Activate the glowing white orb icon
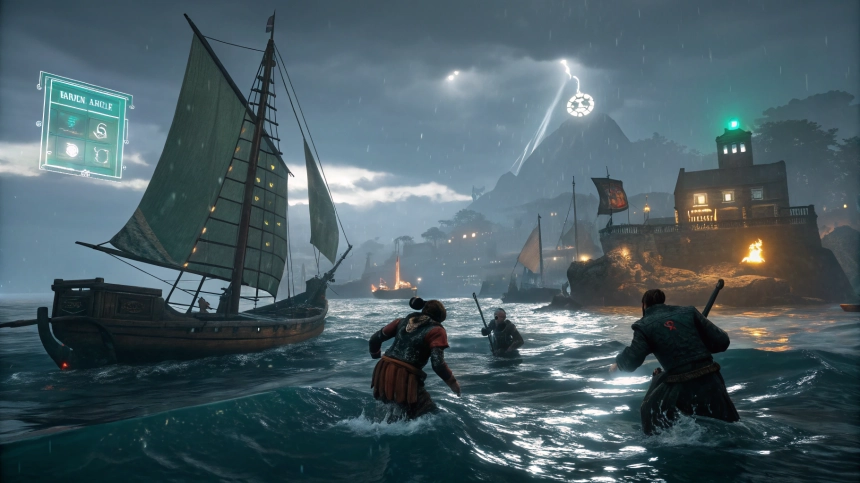 coord(72,150)
